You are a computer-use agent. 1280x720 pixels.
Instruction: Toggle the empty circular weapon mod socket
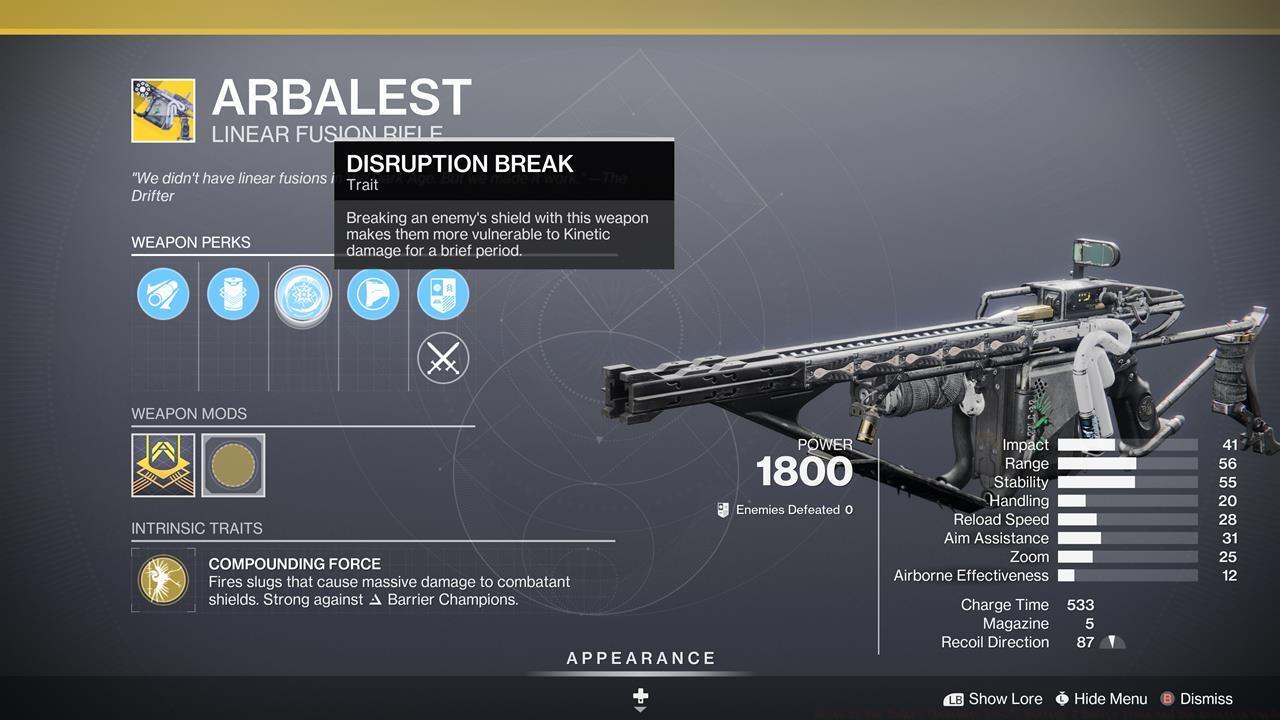pos(233,465)
